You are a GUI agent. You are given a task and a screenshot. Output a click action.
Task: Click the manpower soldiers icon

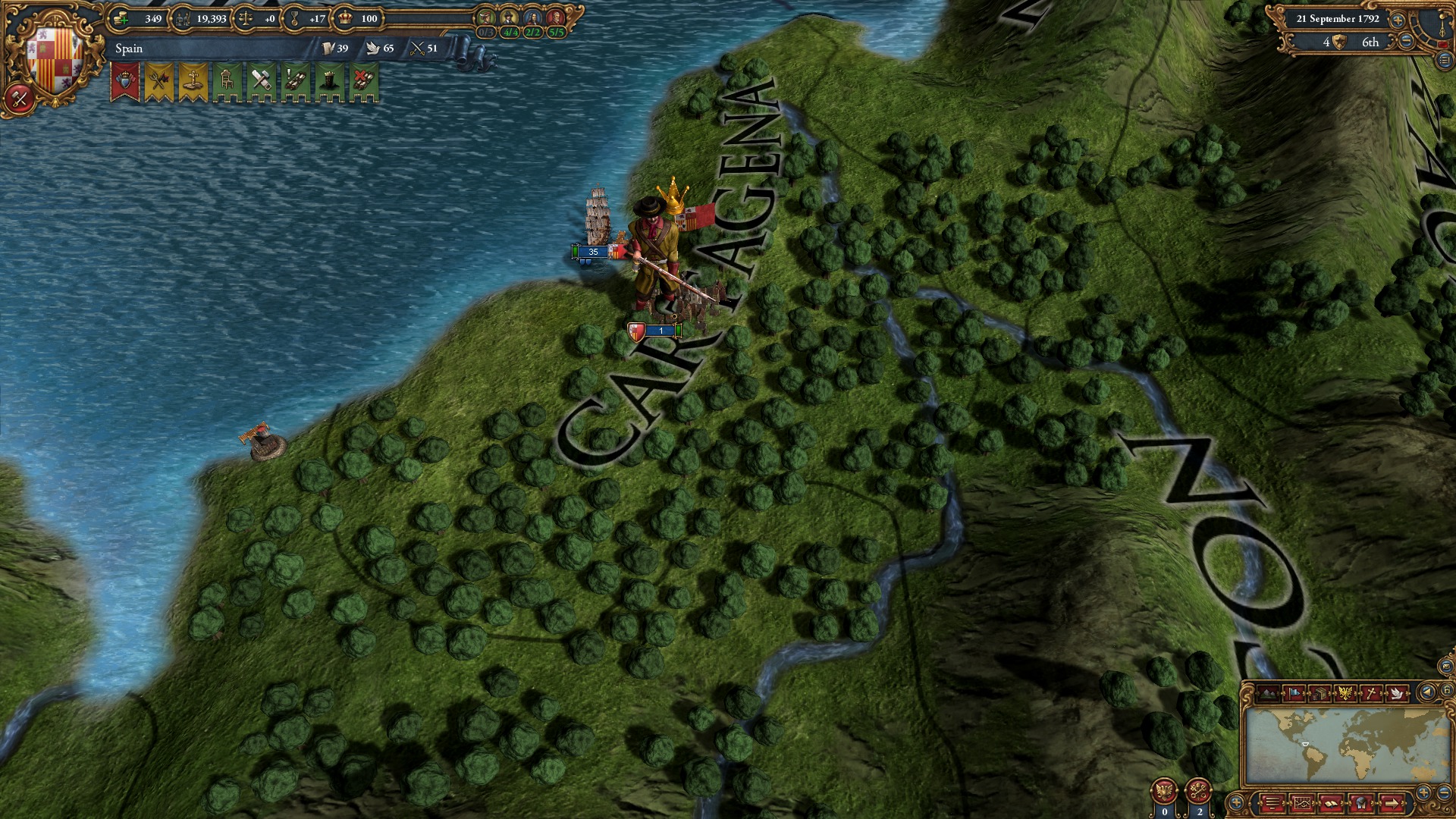tap(184, 18)
